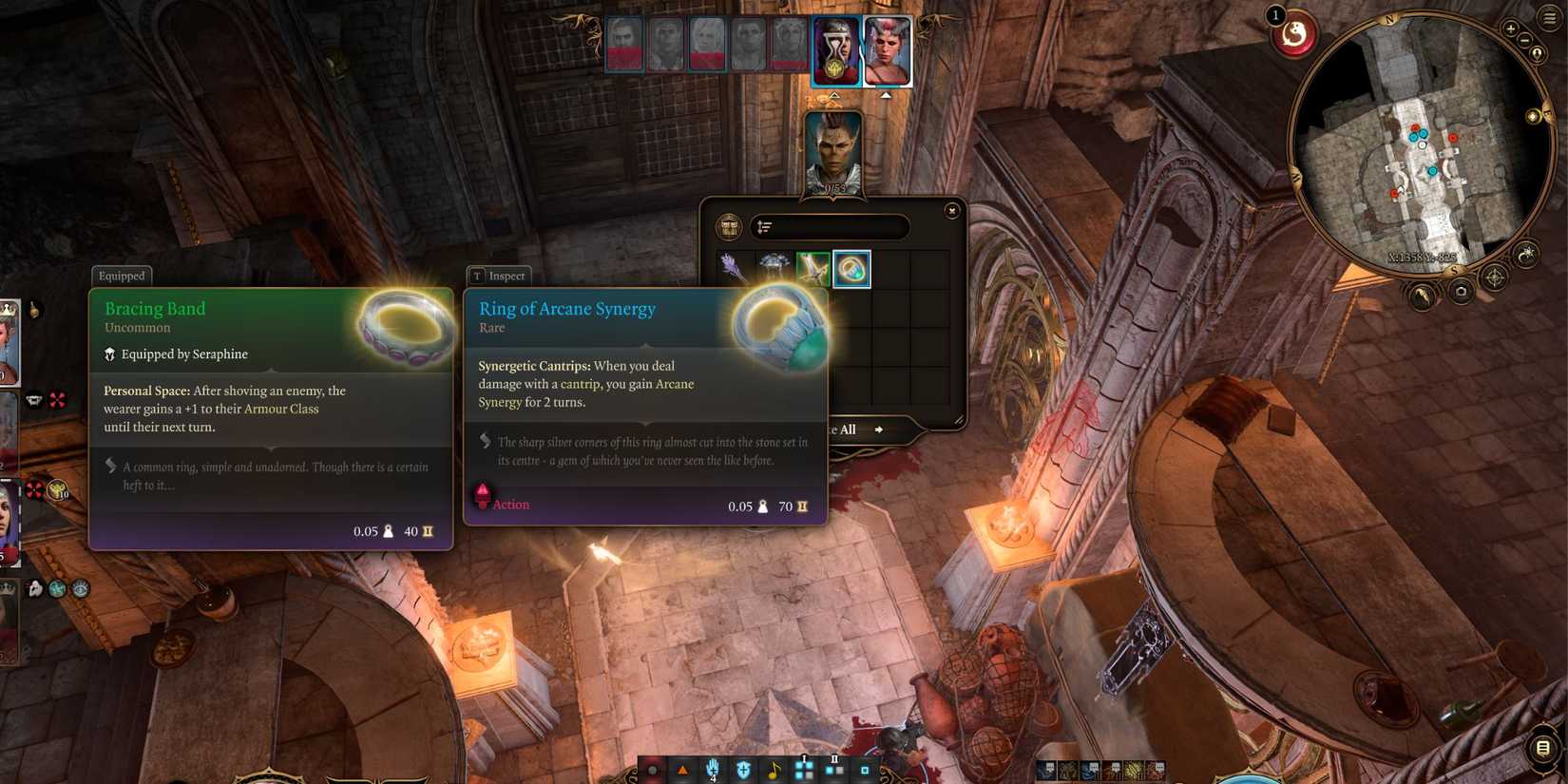Select the horned character portrait in party bar
This screenshot has width=1568, height=784.
[x=887, y=50]
